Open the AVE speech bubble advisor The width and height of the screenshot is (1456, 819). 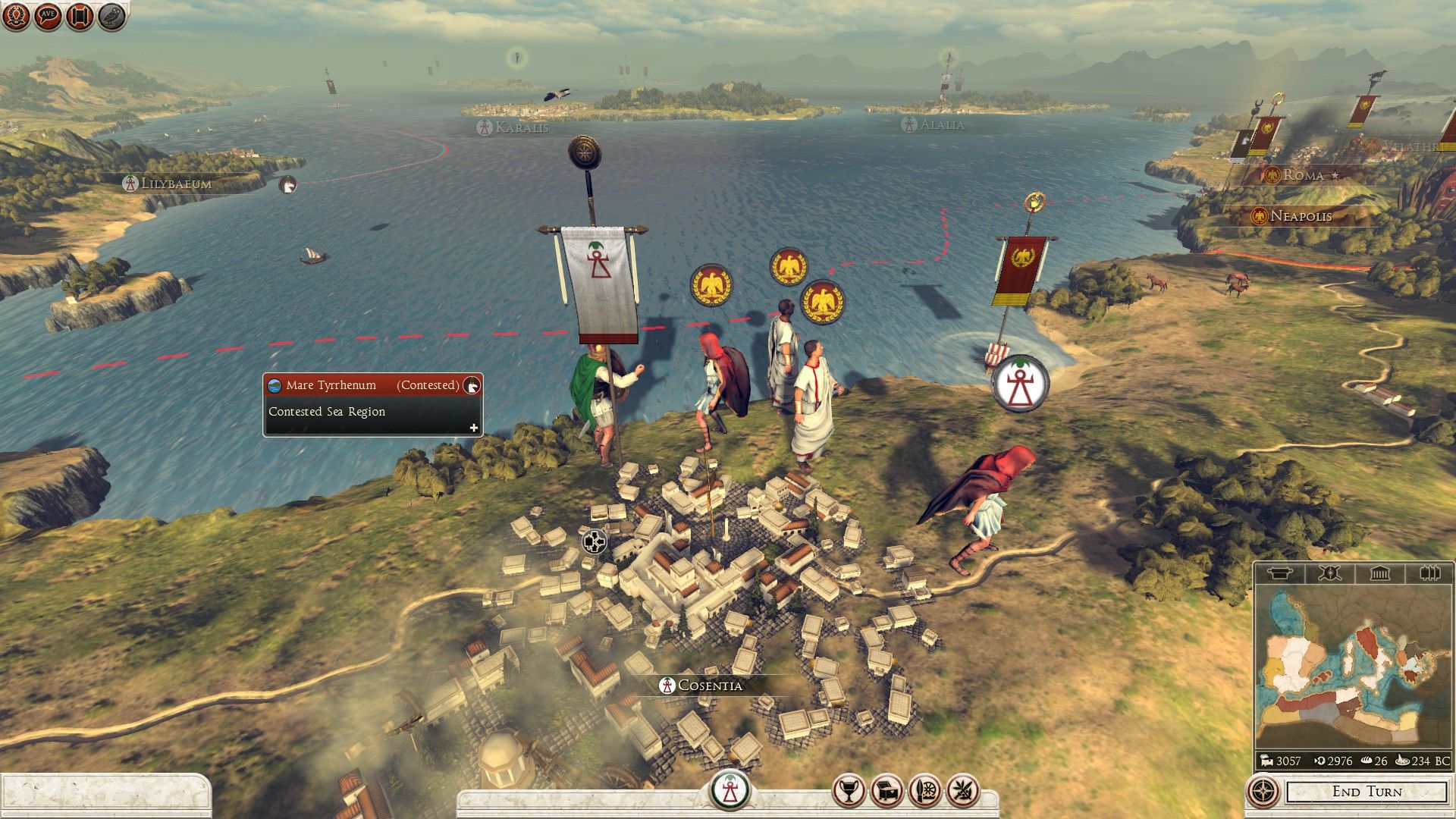coord(47,17)
